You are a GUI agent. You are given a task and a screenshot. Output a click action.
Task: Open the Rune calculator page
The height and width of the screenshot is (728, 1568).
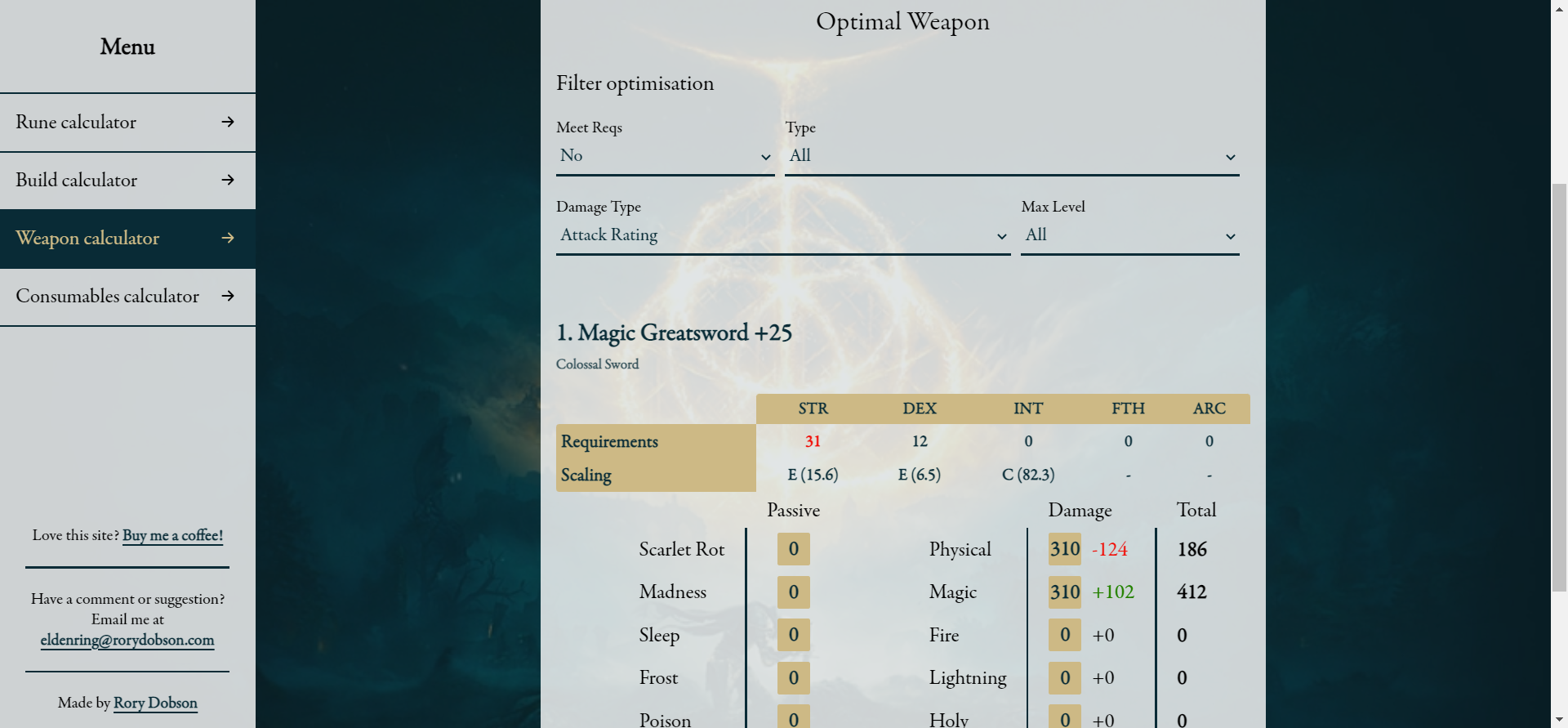click(x=127, y=123)
